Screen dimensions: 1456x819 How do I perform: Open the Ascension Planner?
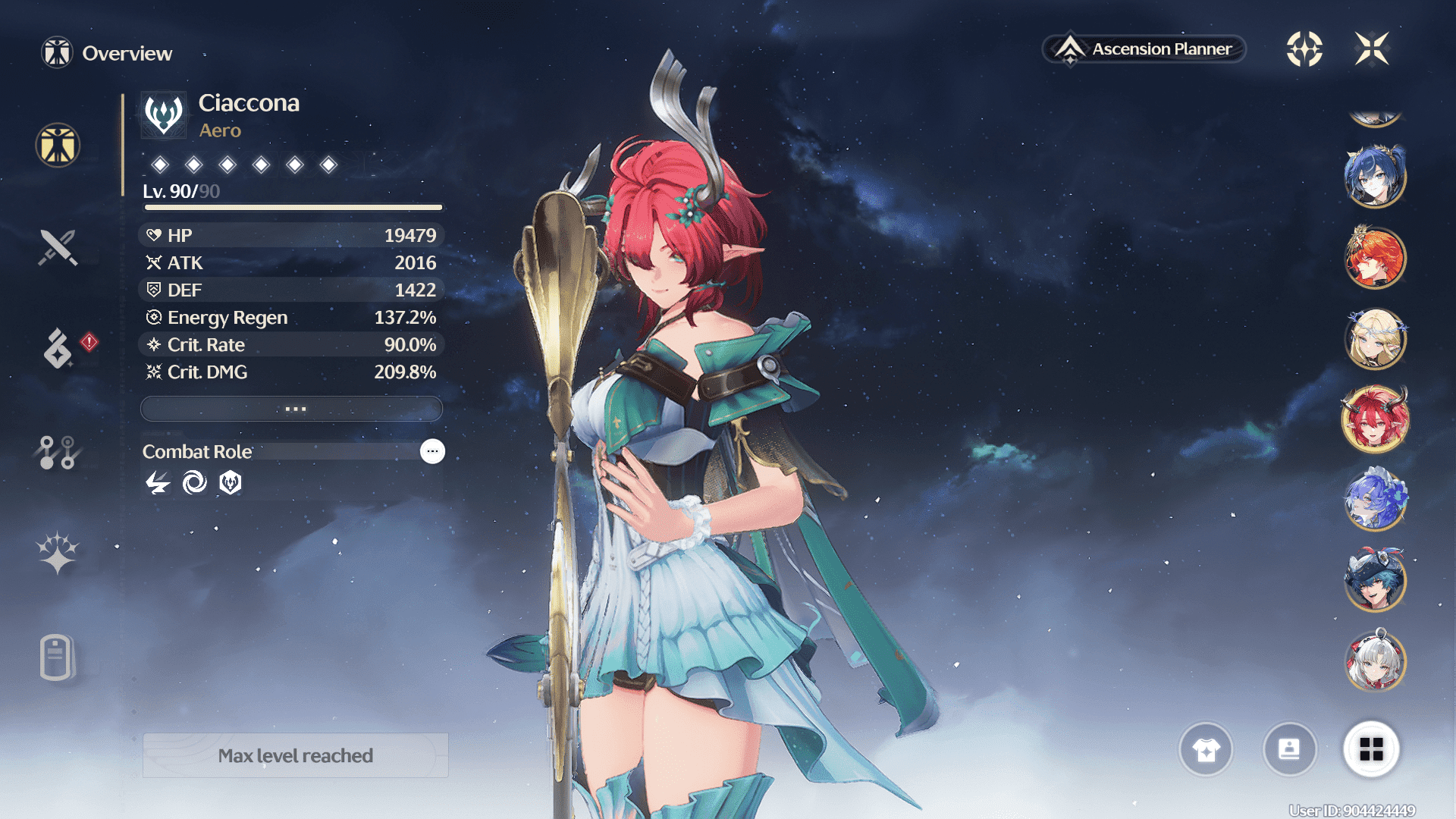(x=1145, y=49)
